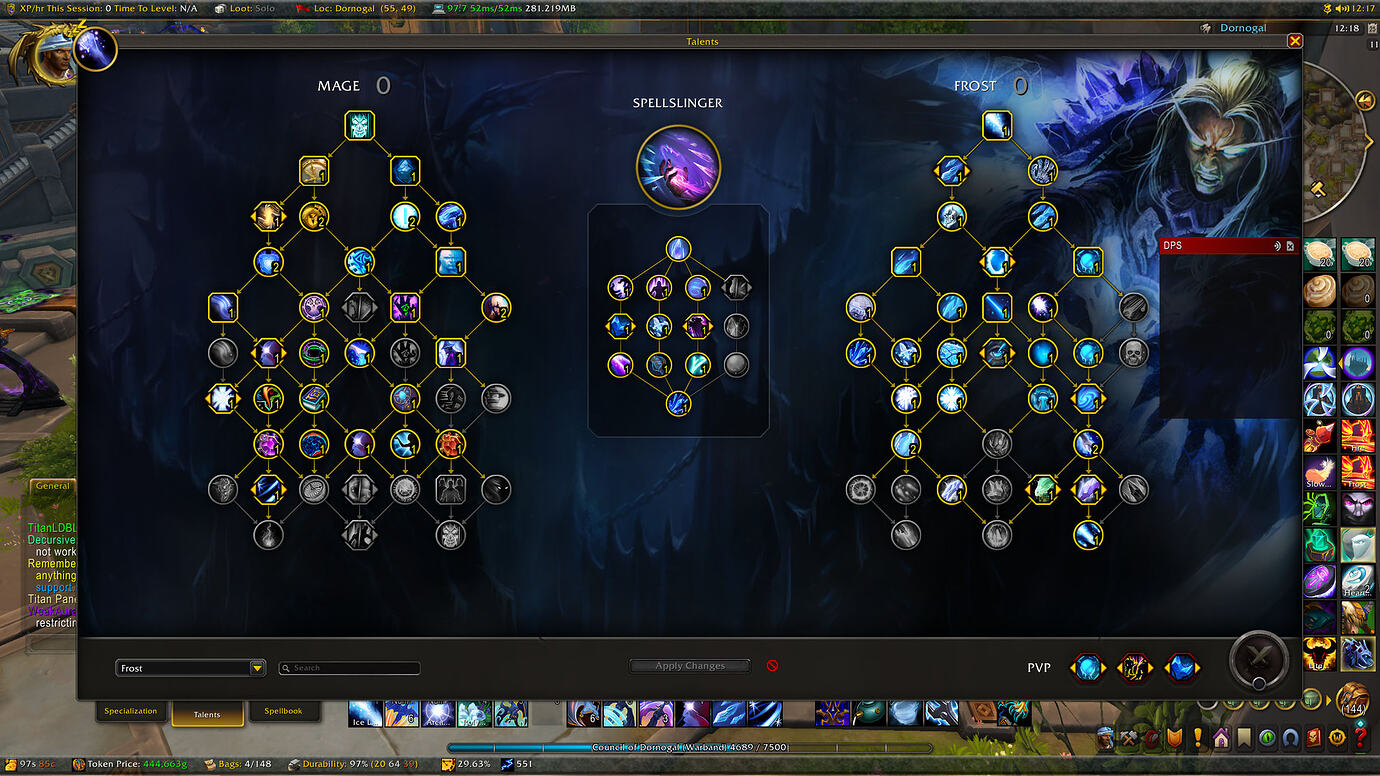Click the Spellslinger hero talent icon

click(x=679, y=167)
